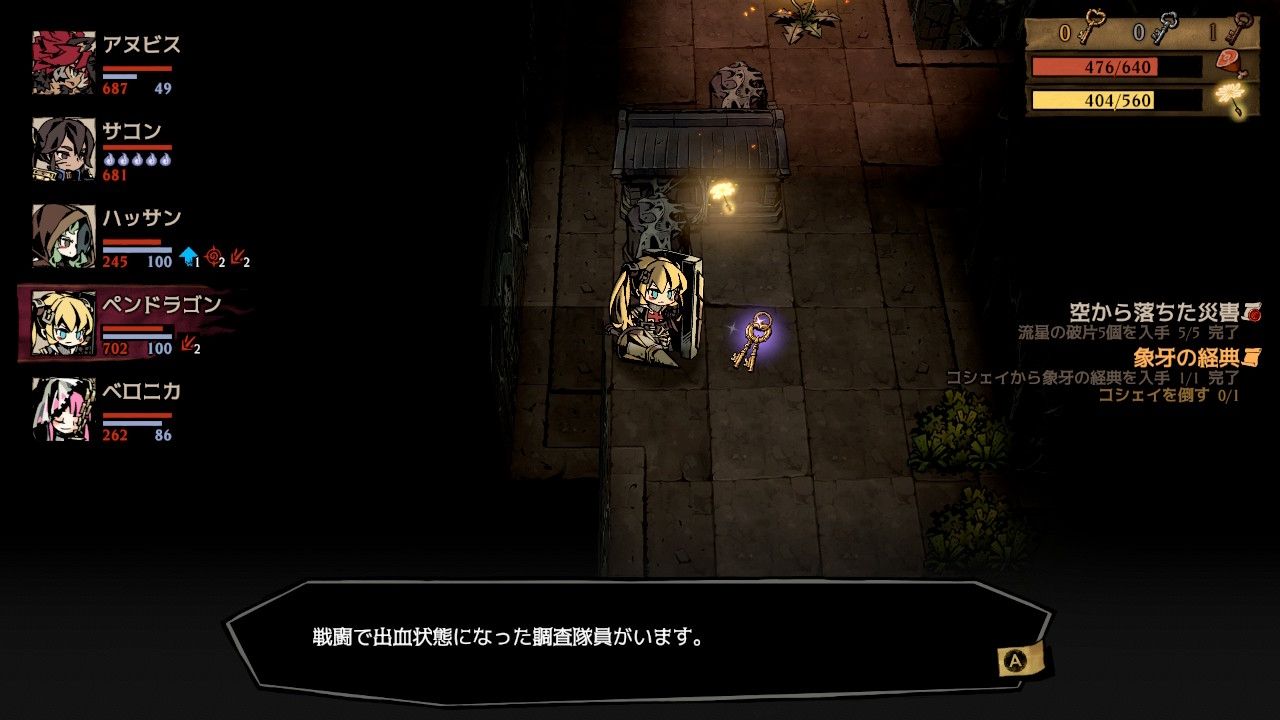Select ハッサン's hooded portrait
Viewport: 1280px width, 720px height.
(64, 236)
